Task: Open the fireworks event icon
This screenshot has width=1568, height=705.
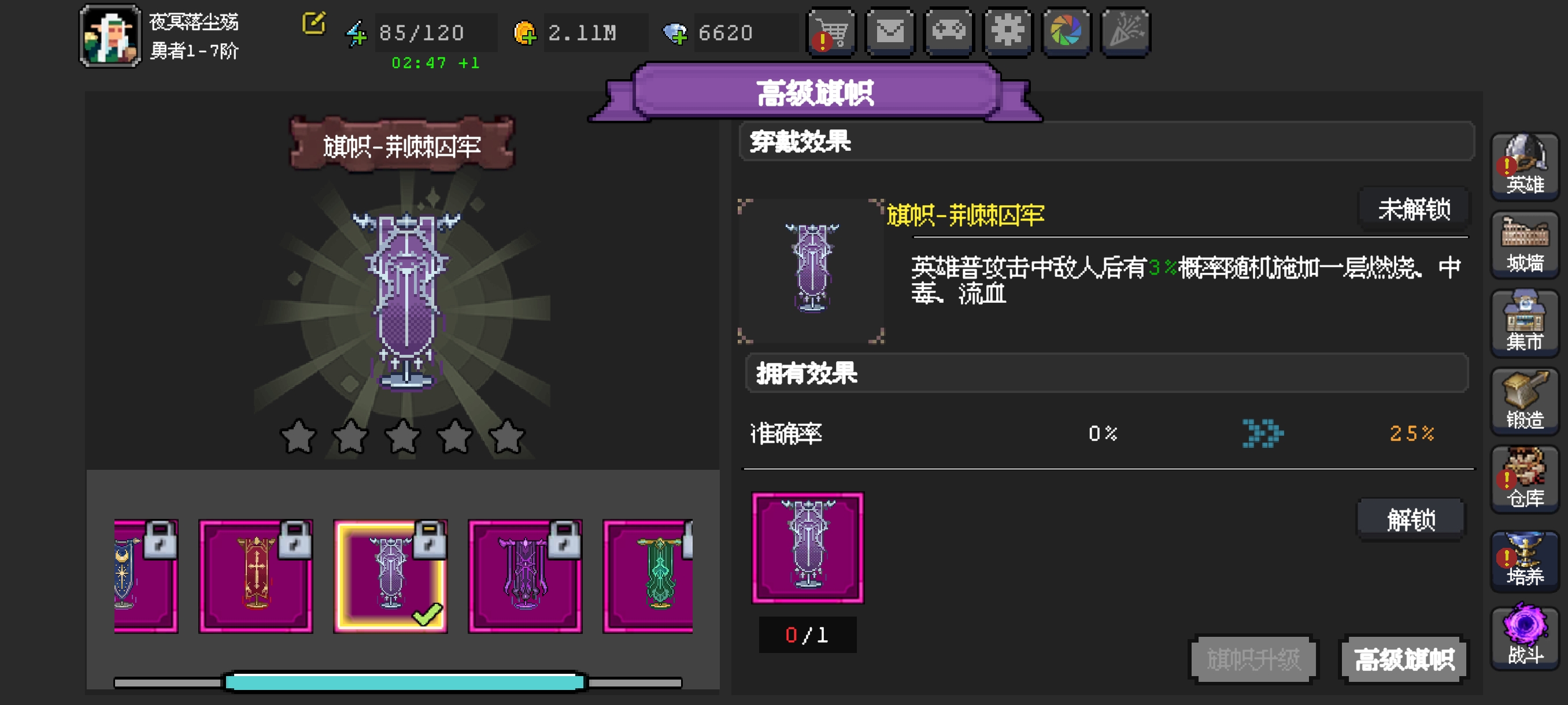Action: coord(1126,33)
